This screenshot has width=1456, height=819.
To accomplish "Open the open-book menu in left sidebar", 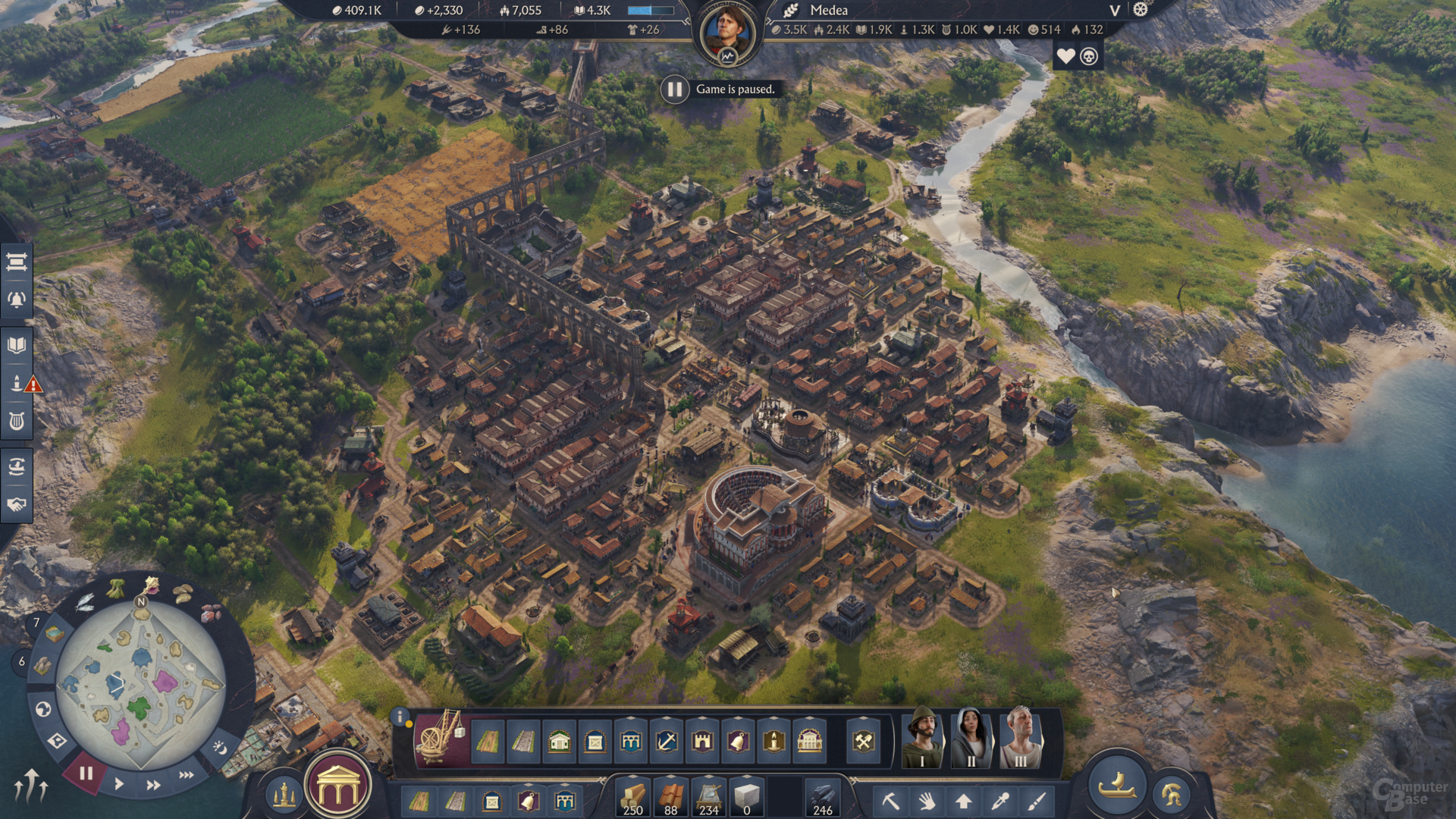I will [17, 346].
